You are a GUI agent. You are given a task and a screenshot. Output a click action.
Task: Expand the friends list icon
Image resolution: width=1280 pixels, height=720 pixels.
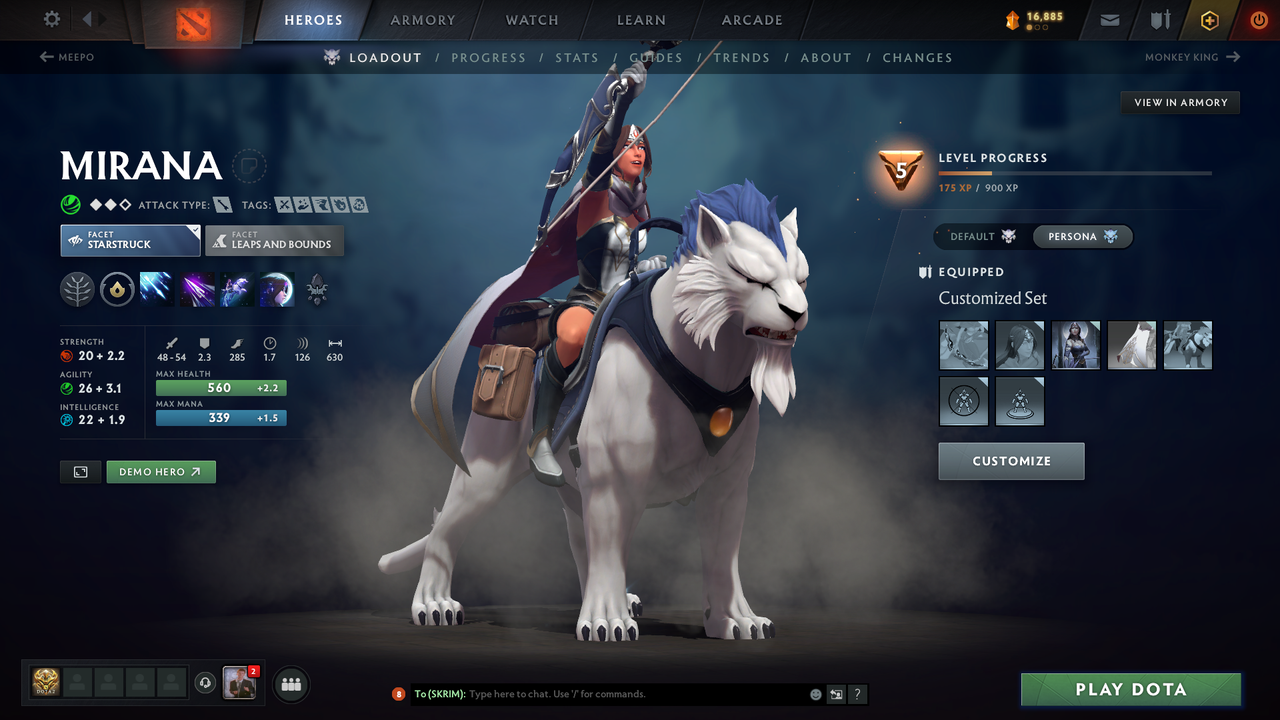[290, 684]
